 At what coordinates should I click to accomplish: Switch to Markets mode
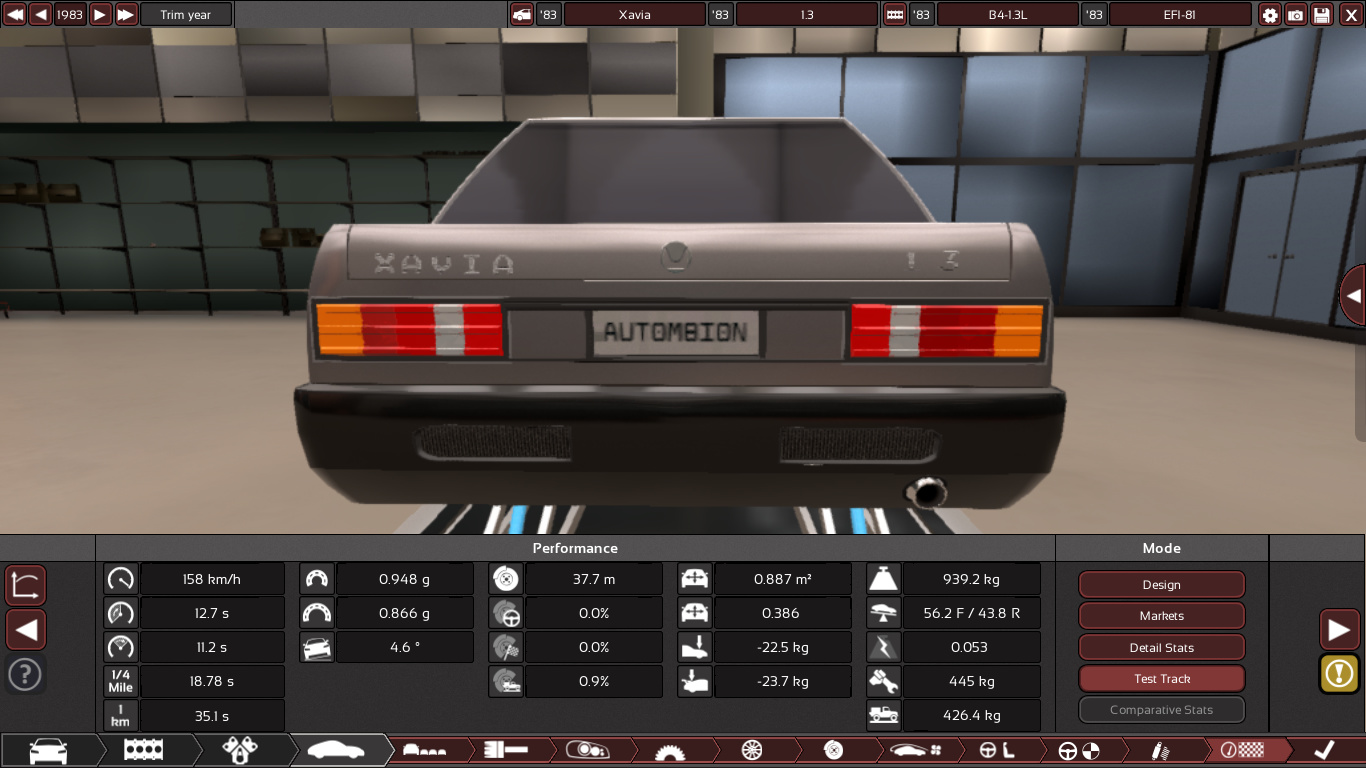pos(1161,616)
